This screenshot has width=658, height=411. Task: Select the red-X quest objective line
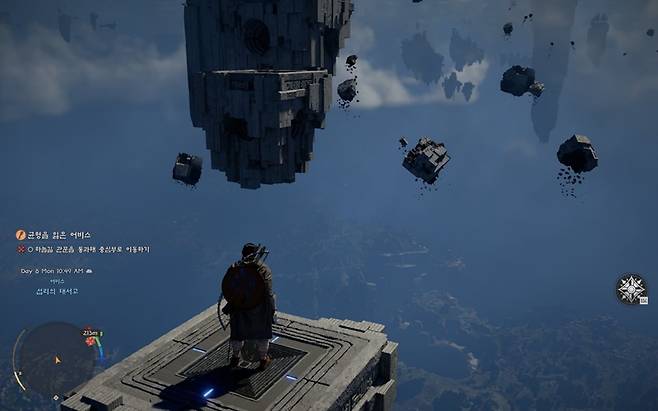[x=84, y=249]
